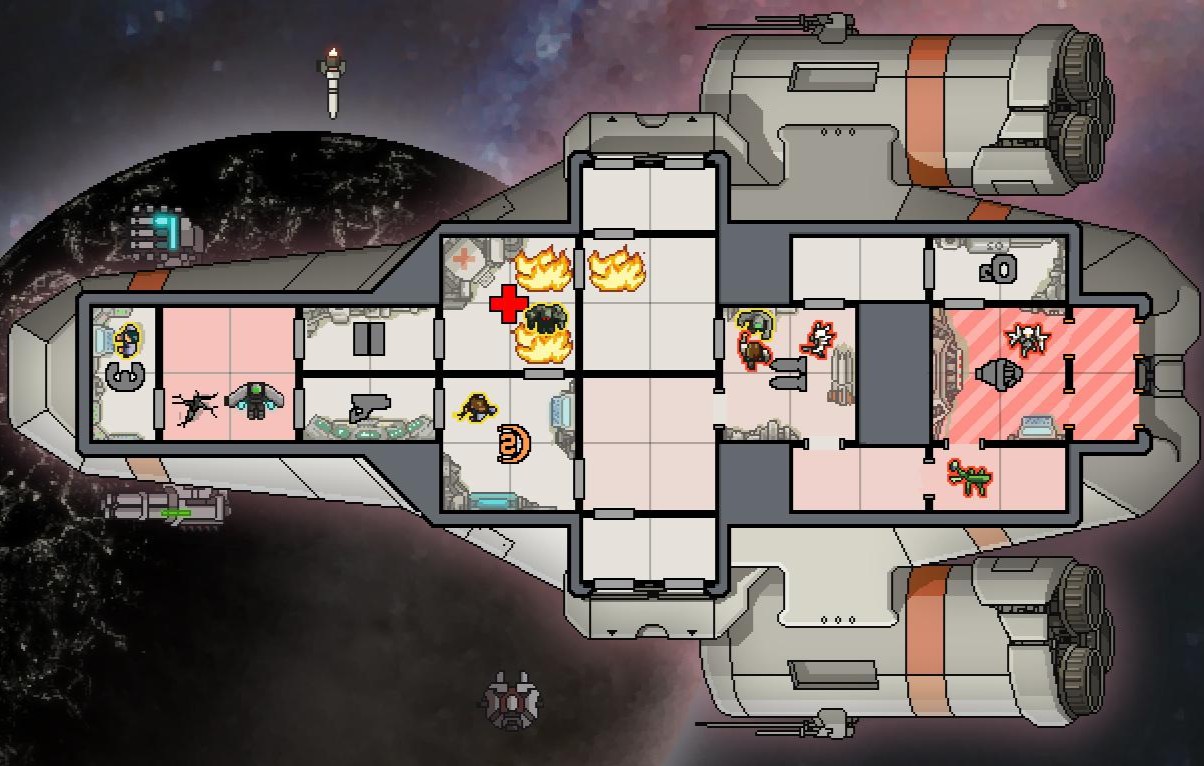Select the Engi crew member fighting boarders

[x=754, y=325]
